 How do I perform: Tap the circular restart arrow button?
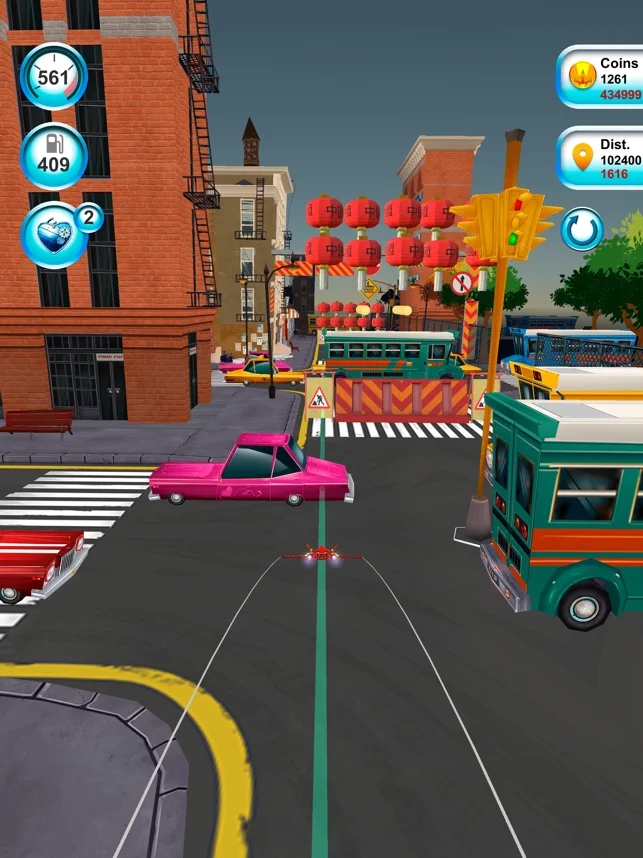coord(581,230)
